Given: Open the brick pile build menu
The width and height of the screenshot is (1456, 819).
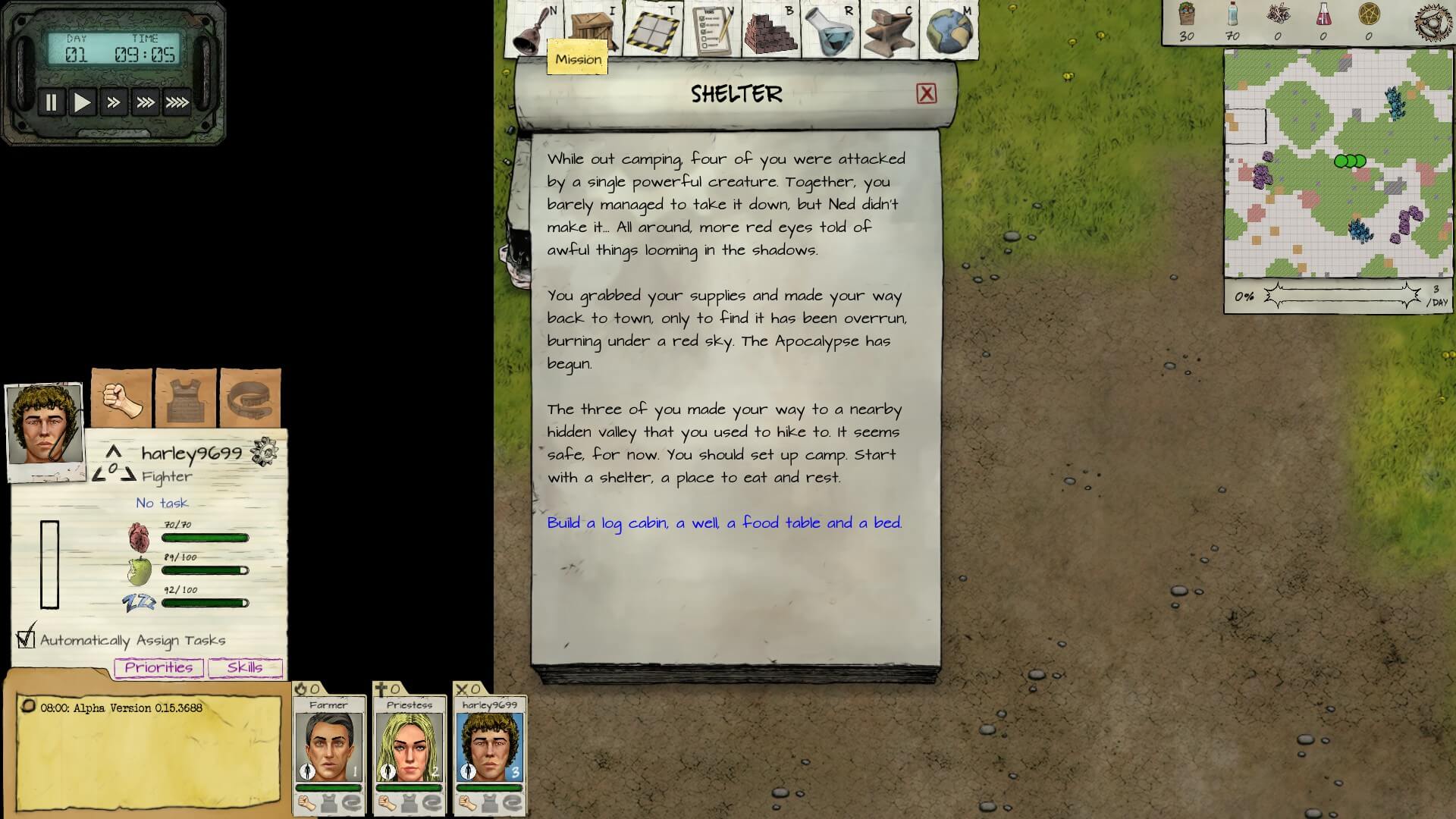Looking at the screenshot, I should (771, 30).
